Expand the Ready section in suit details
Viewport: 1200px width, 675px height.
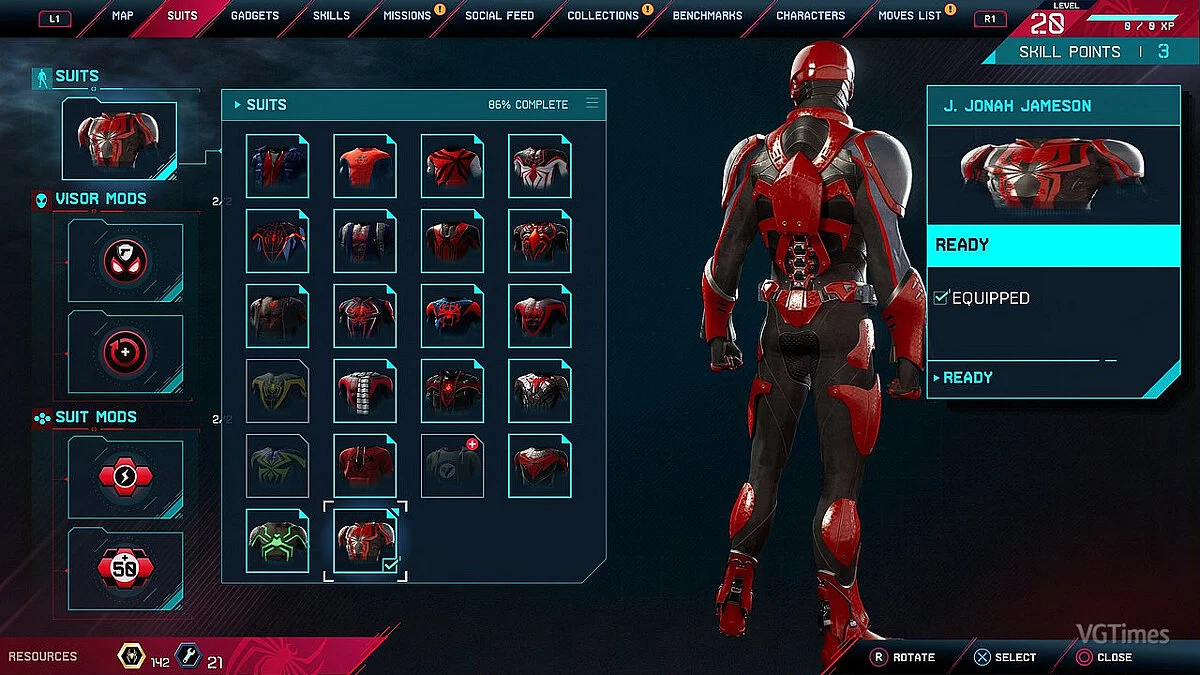click(967, 377)
